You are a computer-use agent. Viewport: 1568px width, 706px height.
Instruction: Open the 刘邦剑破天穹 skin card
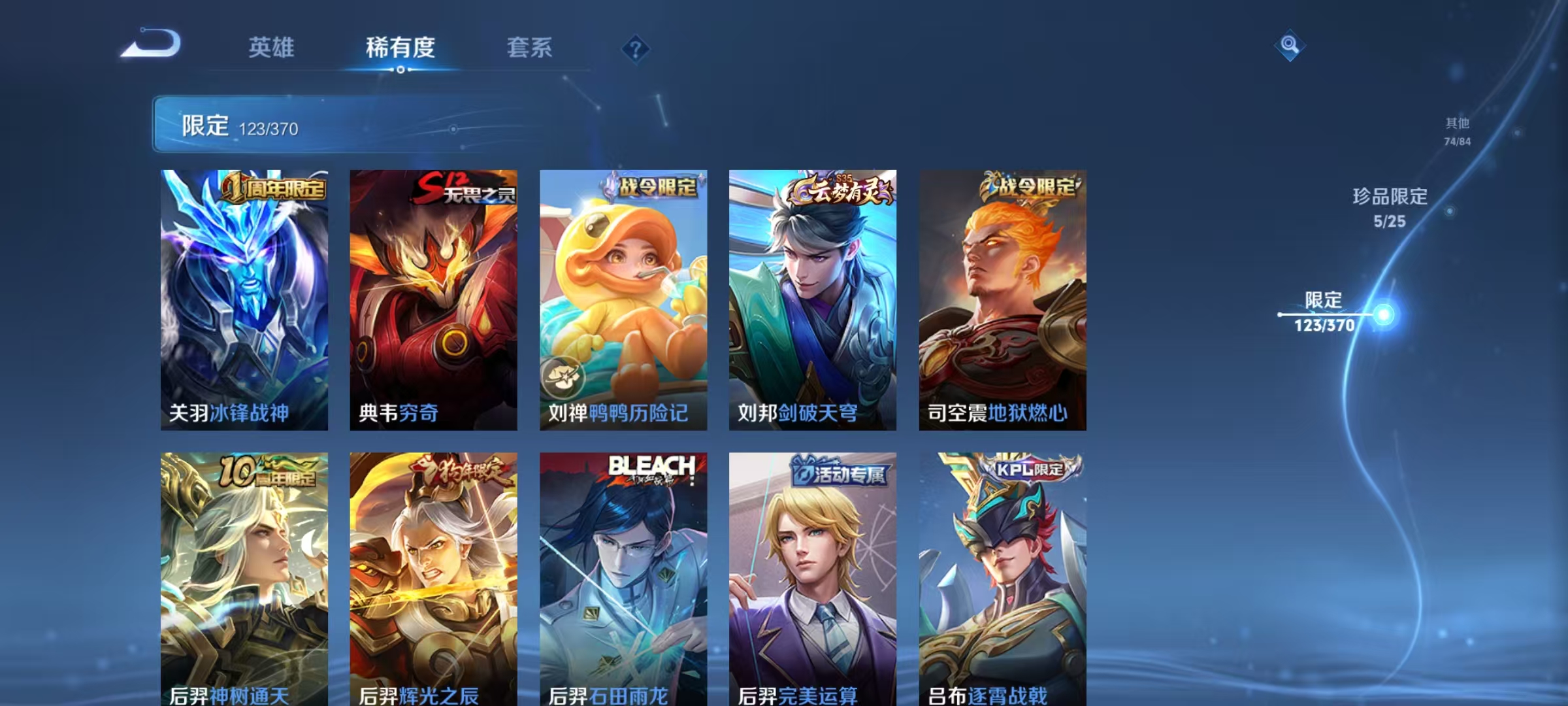pyautogui.click(x=813, y=297)
